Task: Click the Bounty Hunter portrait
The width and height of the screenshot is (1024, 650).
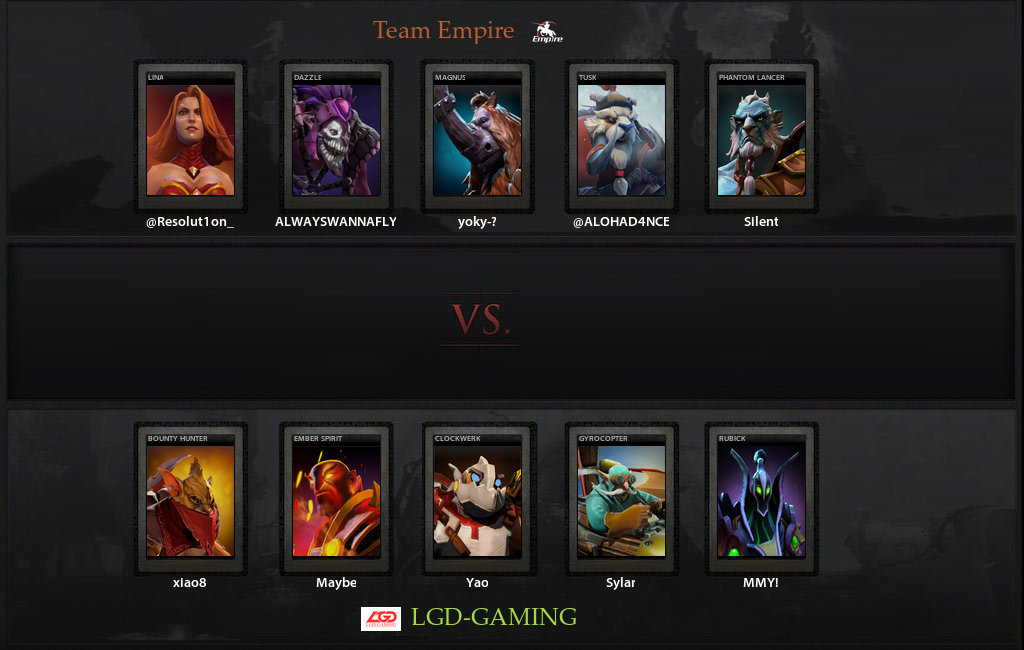Action: tap(190, 499)
